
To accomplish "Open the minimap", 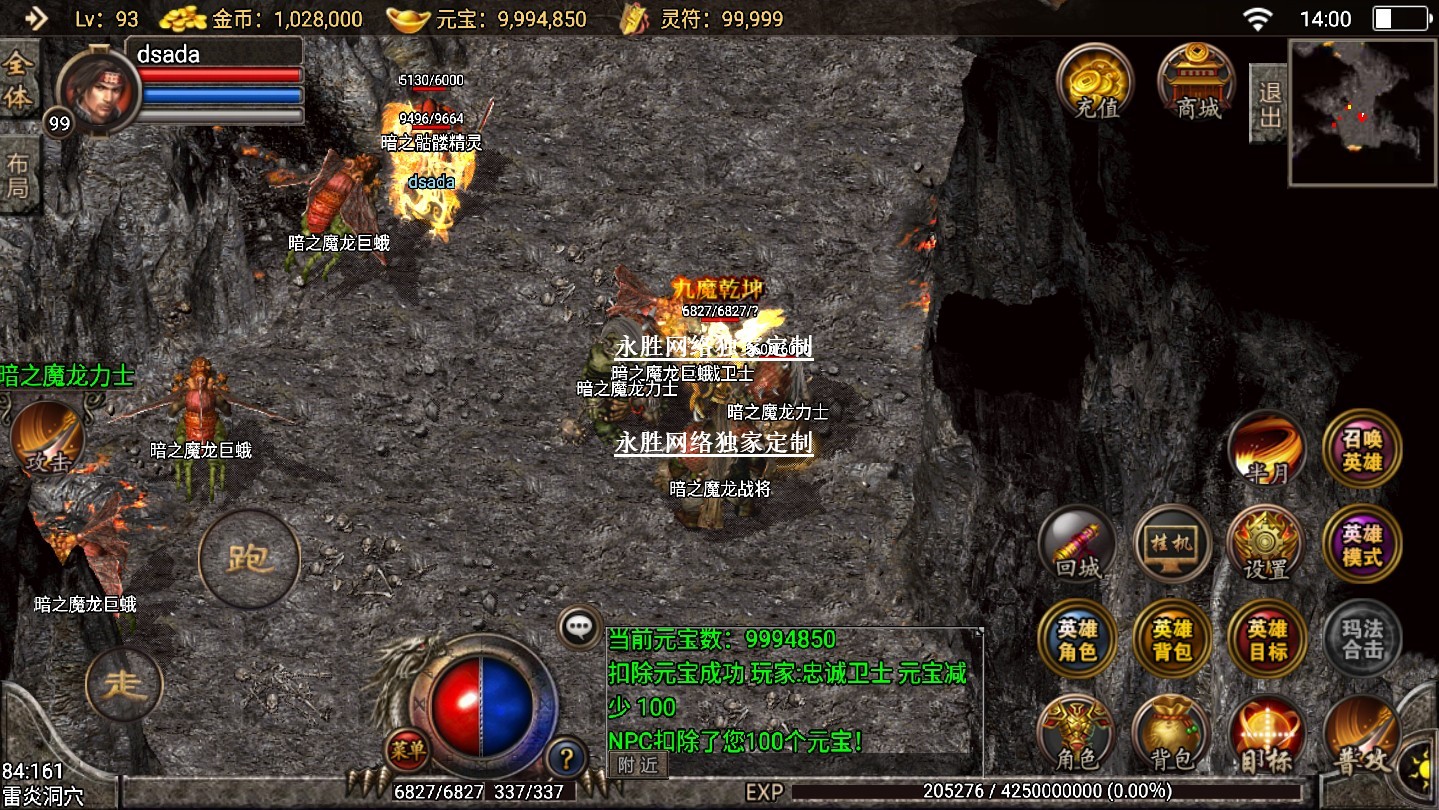I will [1362, 112].
